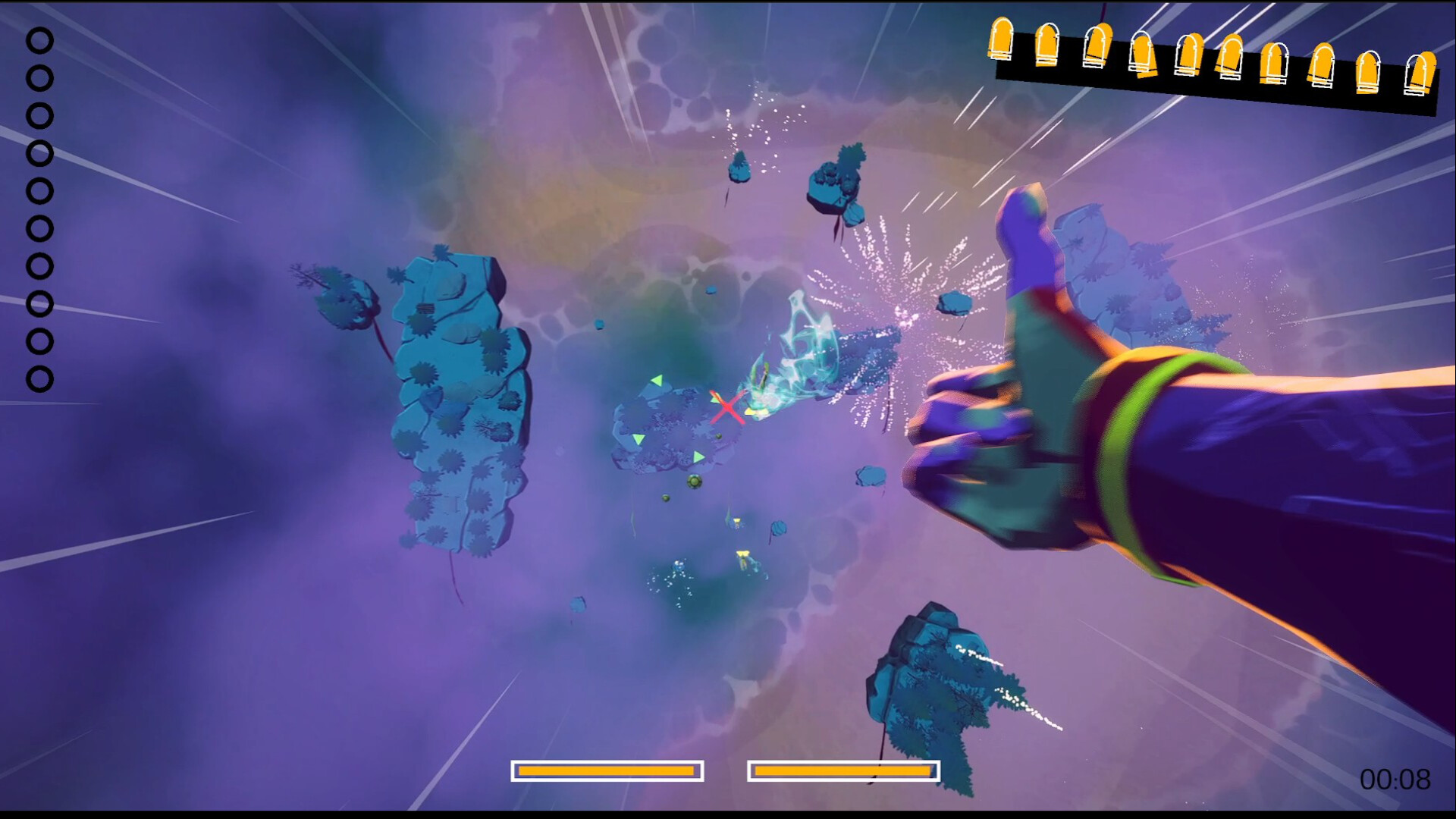Screen dimensions: 1456x819
Task: Click the left orange progress bar
Action: (x=607, y=771)
